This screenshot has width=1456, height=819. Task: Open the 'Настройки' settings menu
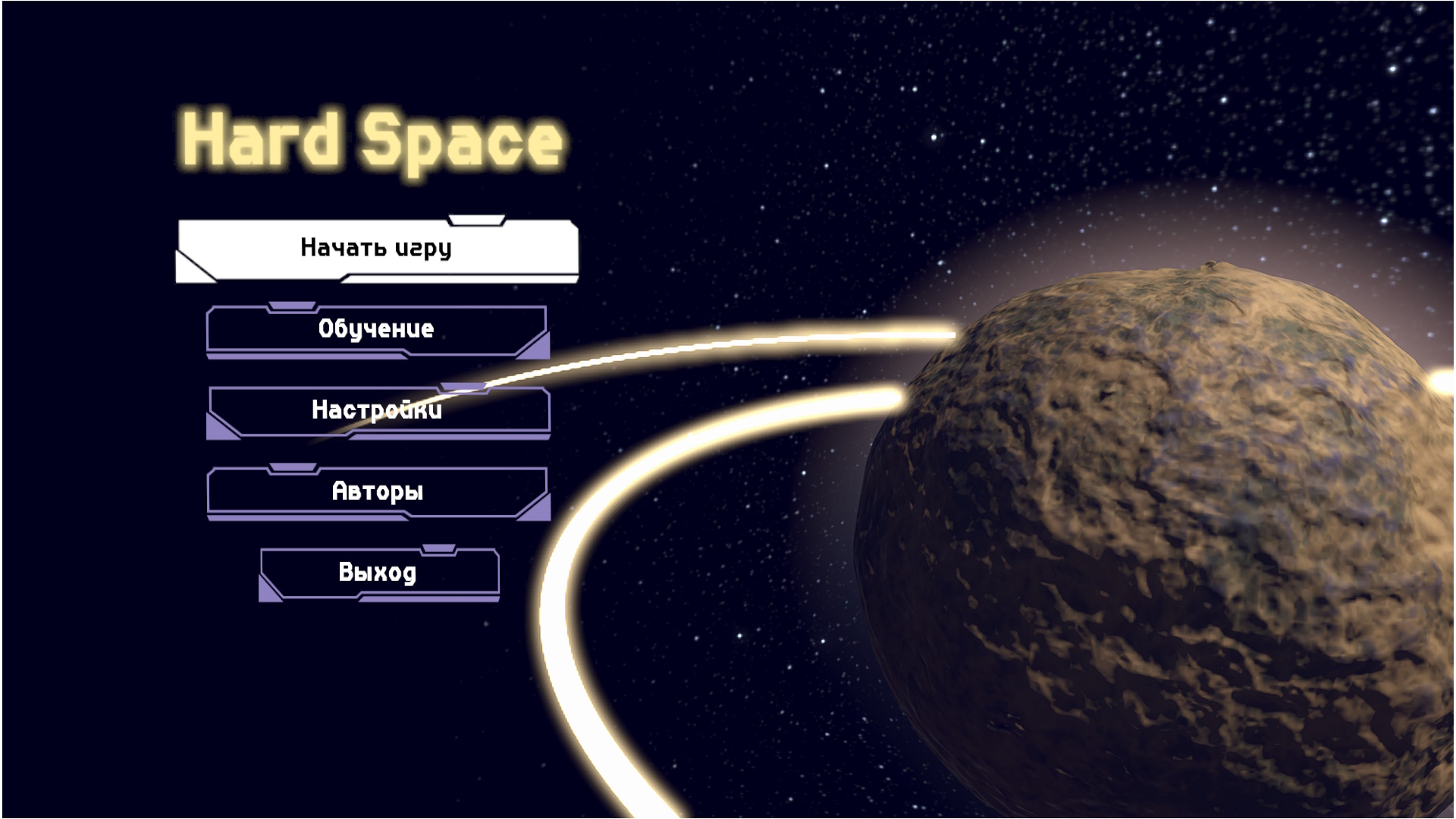(x=377, y=412)
